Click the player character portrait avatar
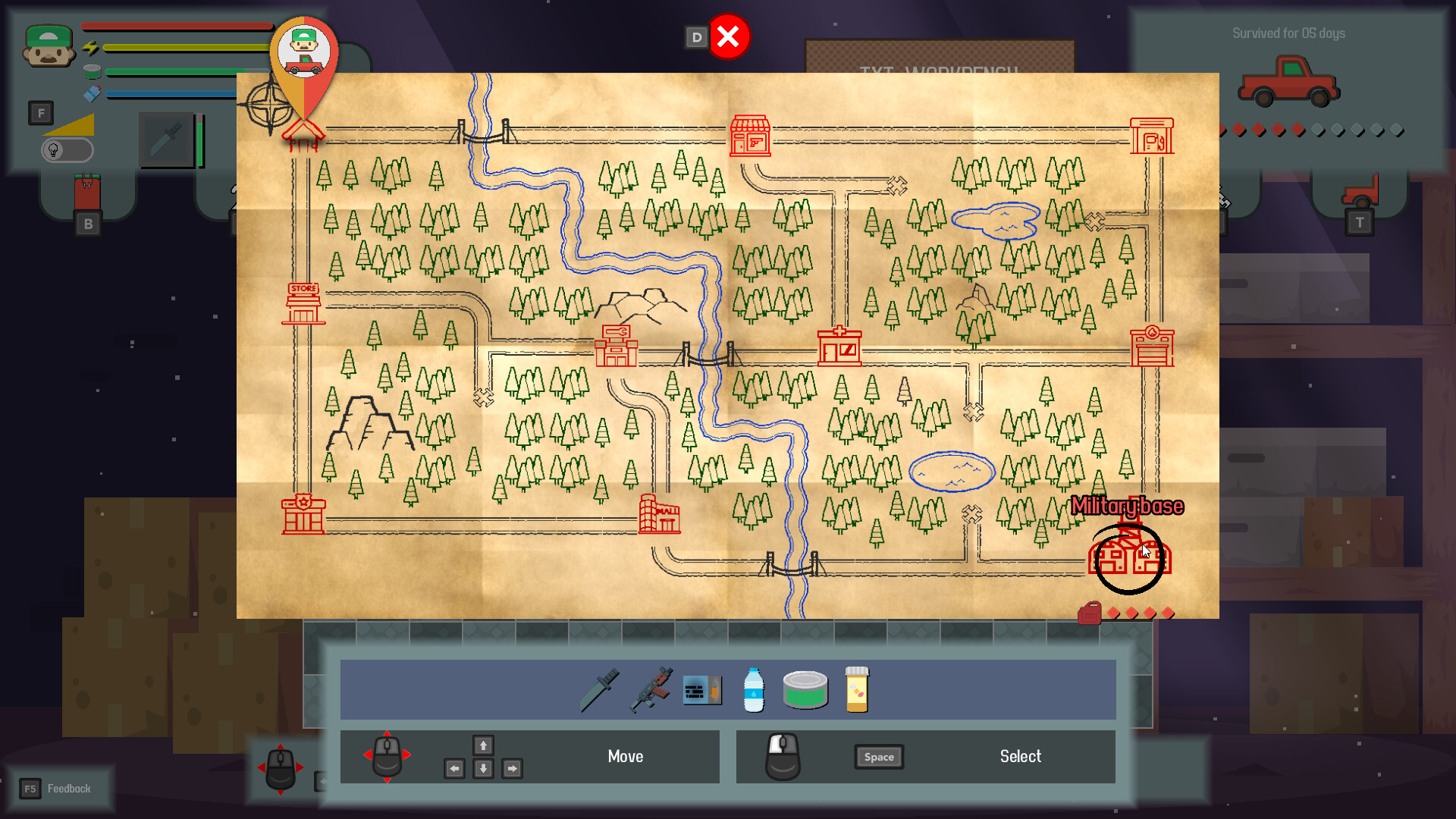Viewport: 1456px width, 819px height. (47, 45)
